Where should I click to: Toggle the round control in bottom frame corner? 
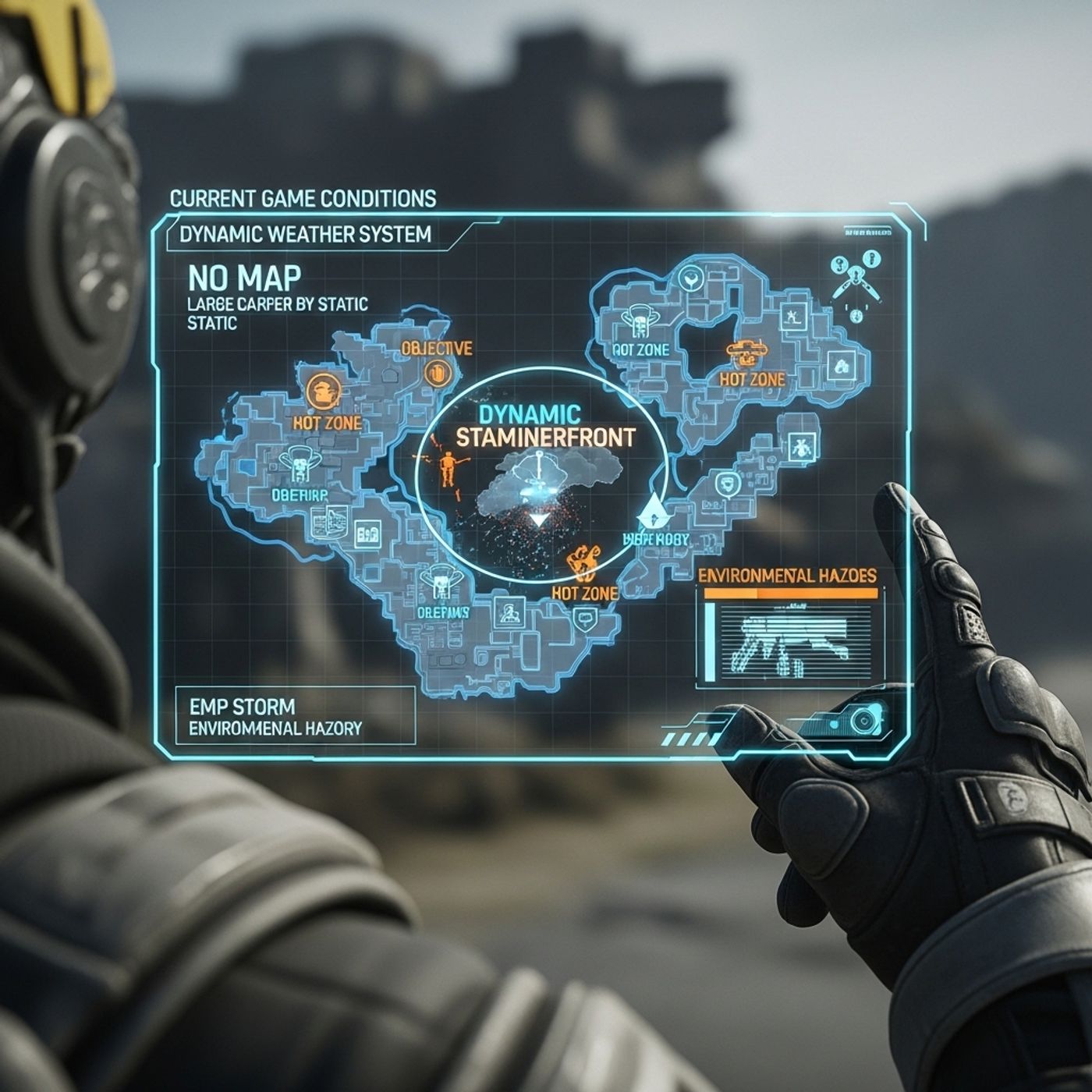pyautogui.click(x=864, y=718)
